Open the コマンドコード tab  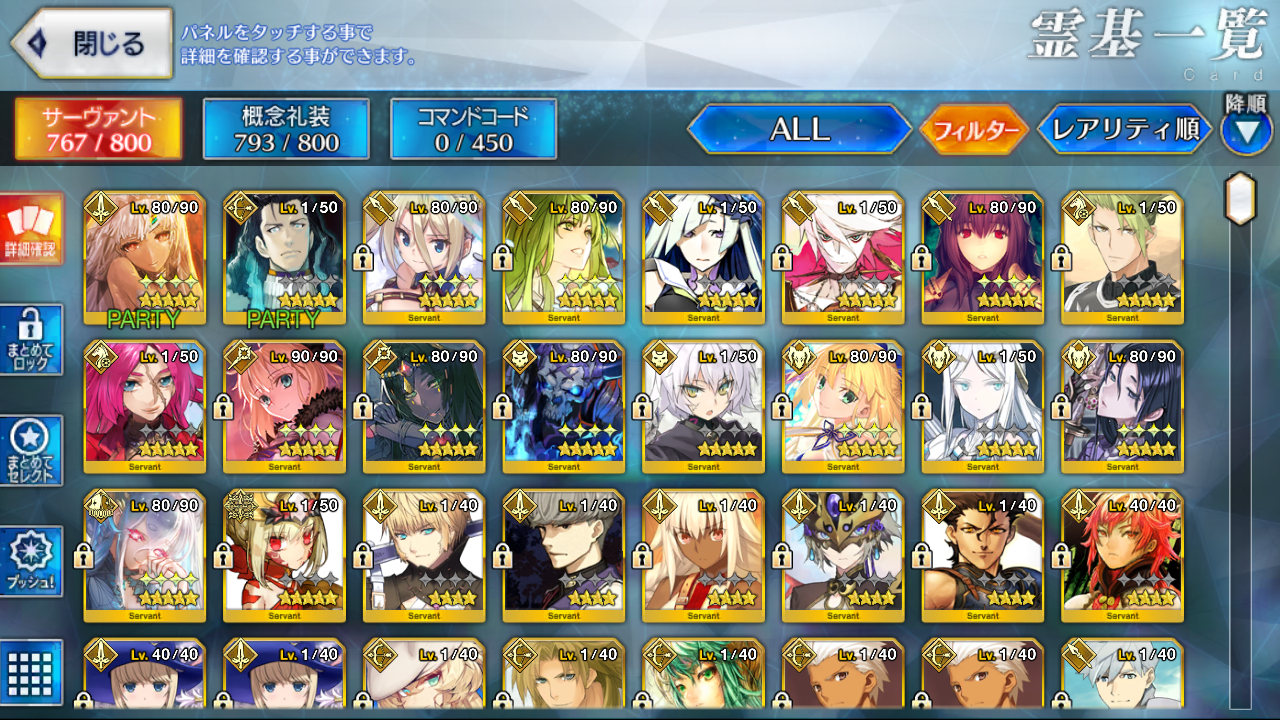pyautogui.click(x=473, y=129)
